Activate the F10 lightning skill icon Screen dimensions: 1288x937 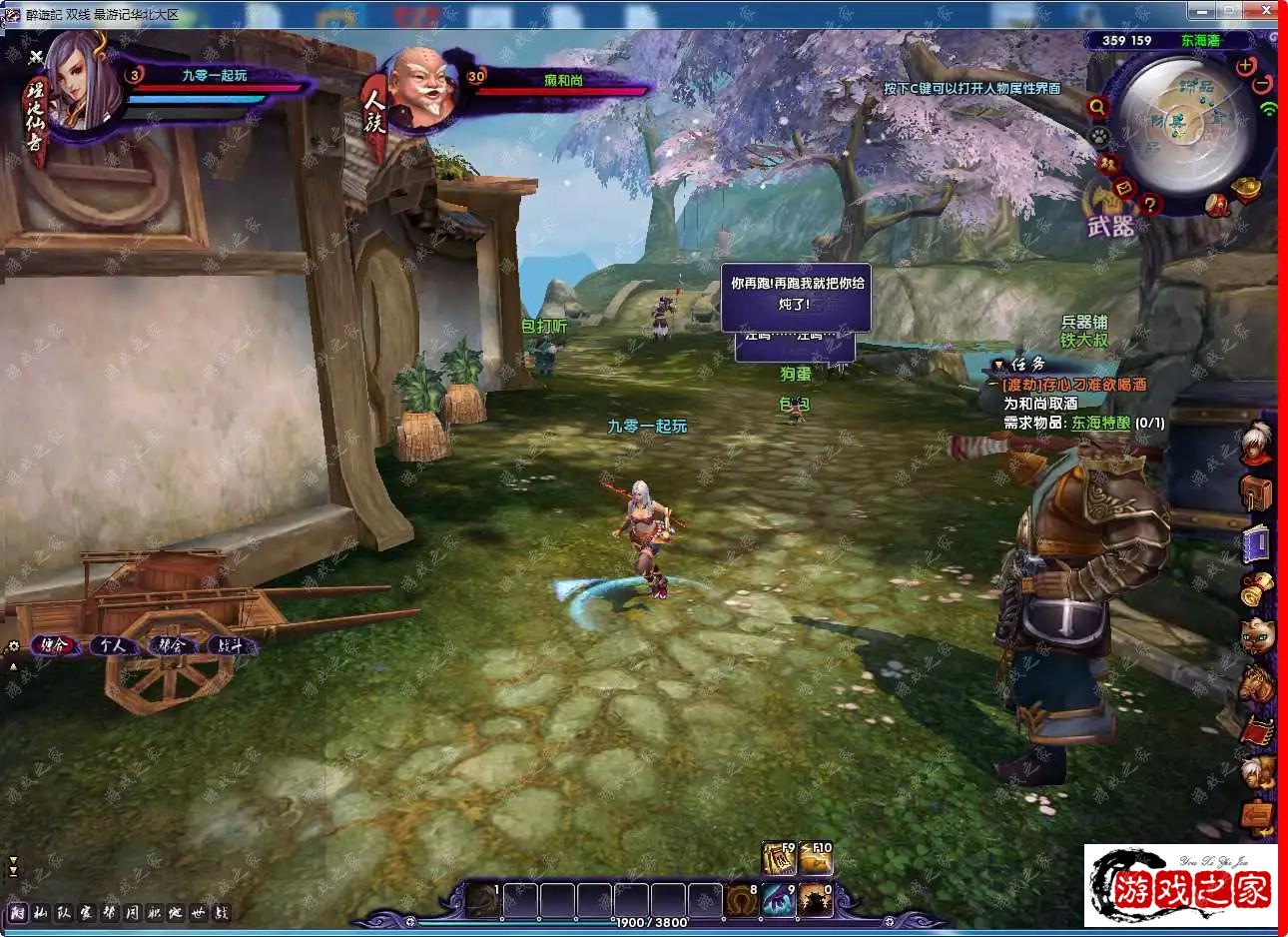tap(816, 859)
